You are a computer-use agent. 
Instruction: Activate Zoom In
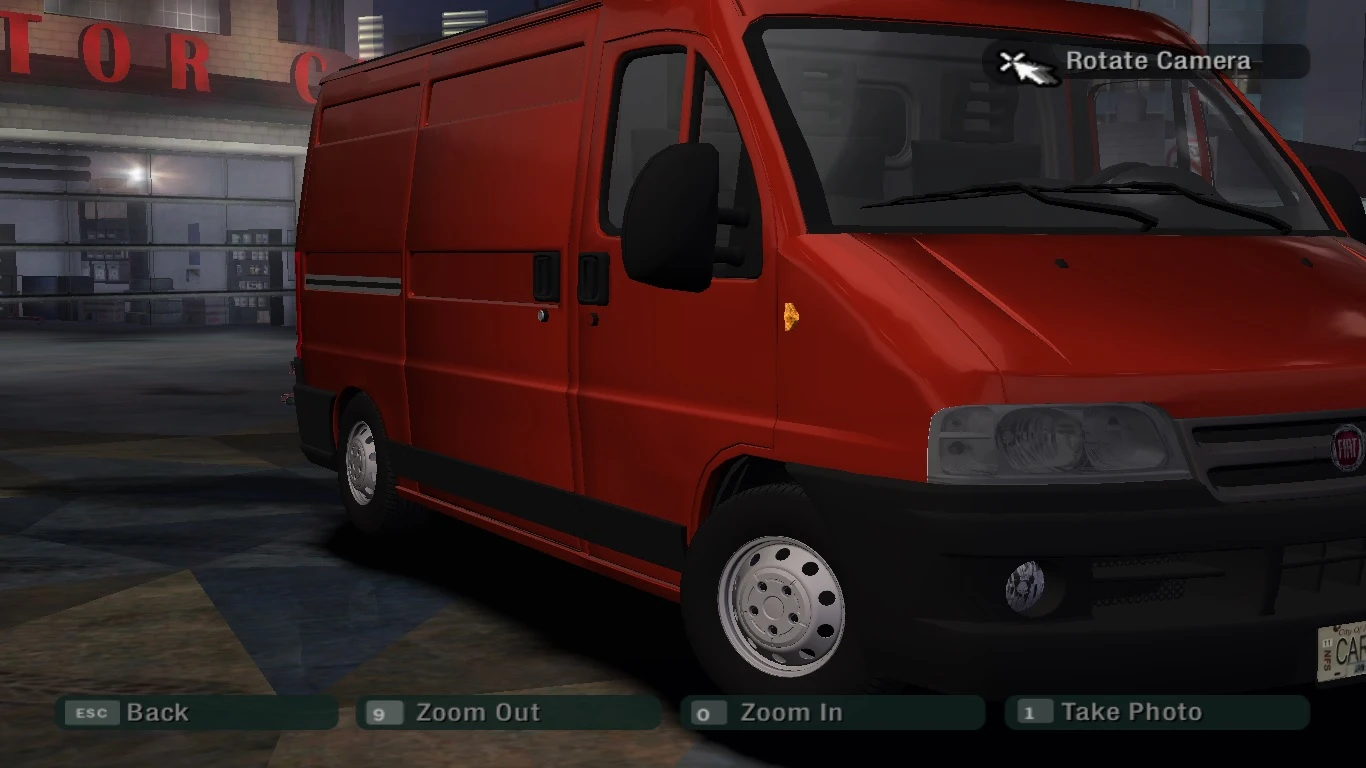(790, 712)
